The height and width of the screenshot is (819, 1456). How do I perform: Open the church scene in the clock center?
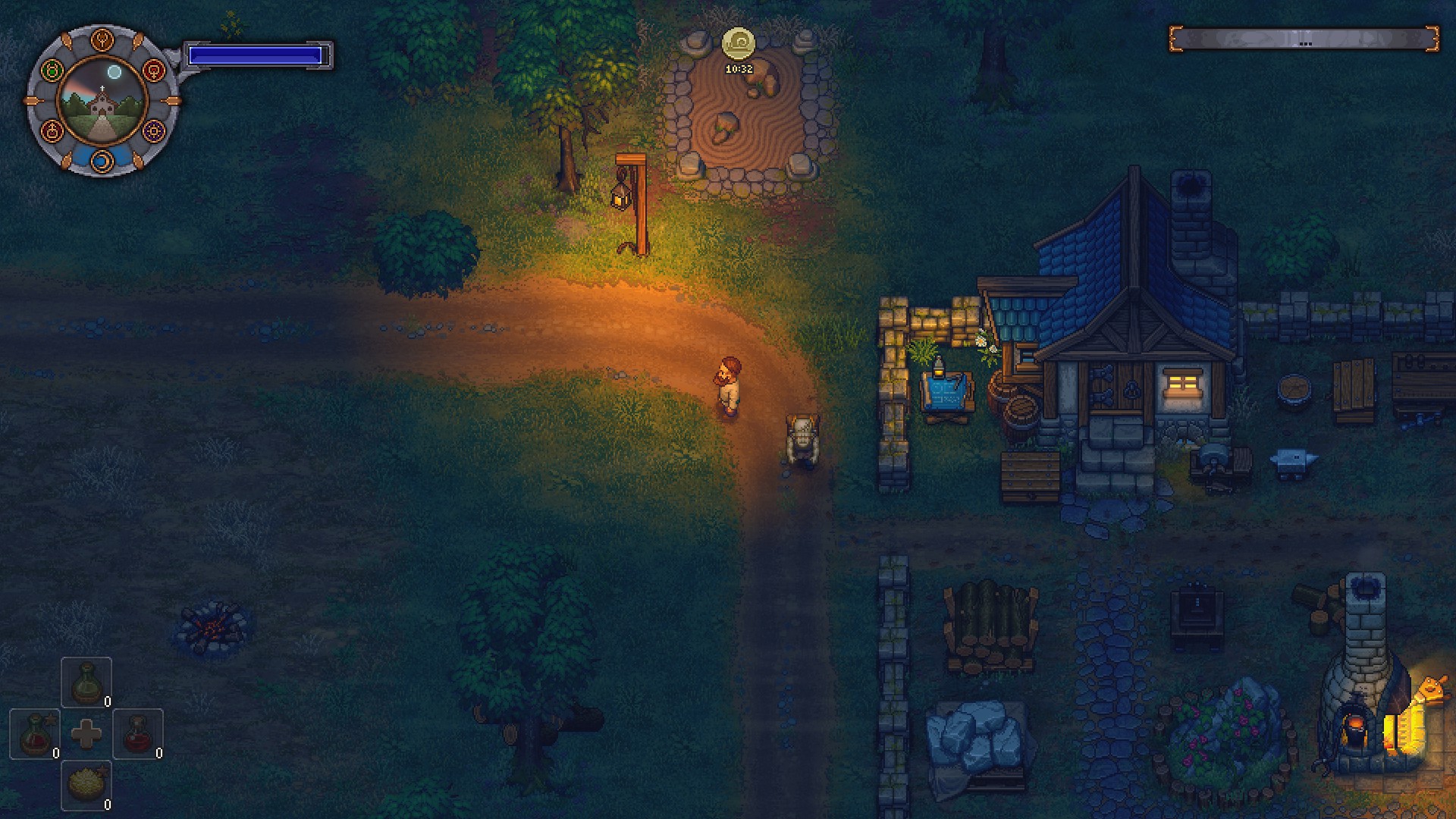102,104
